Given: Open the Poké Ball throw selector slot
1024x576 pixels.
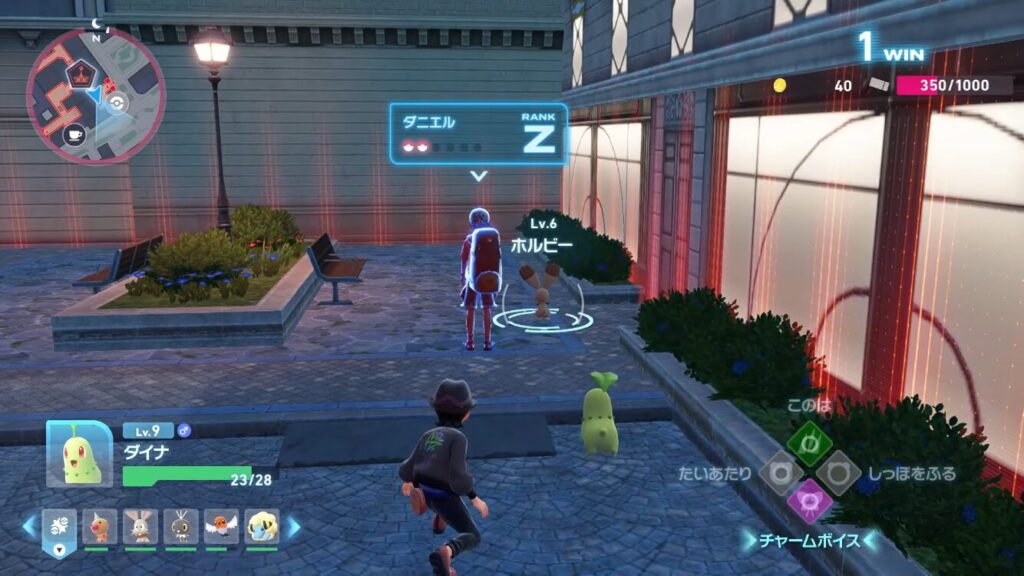Looking at the screenshot, I should tap(62, 529).
